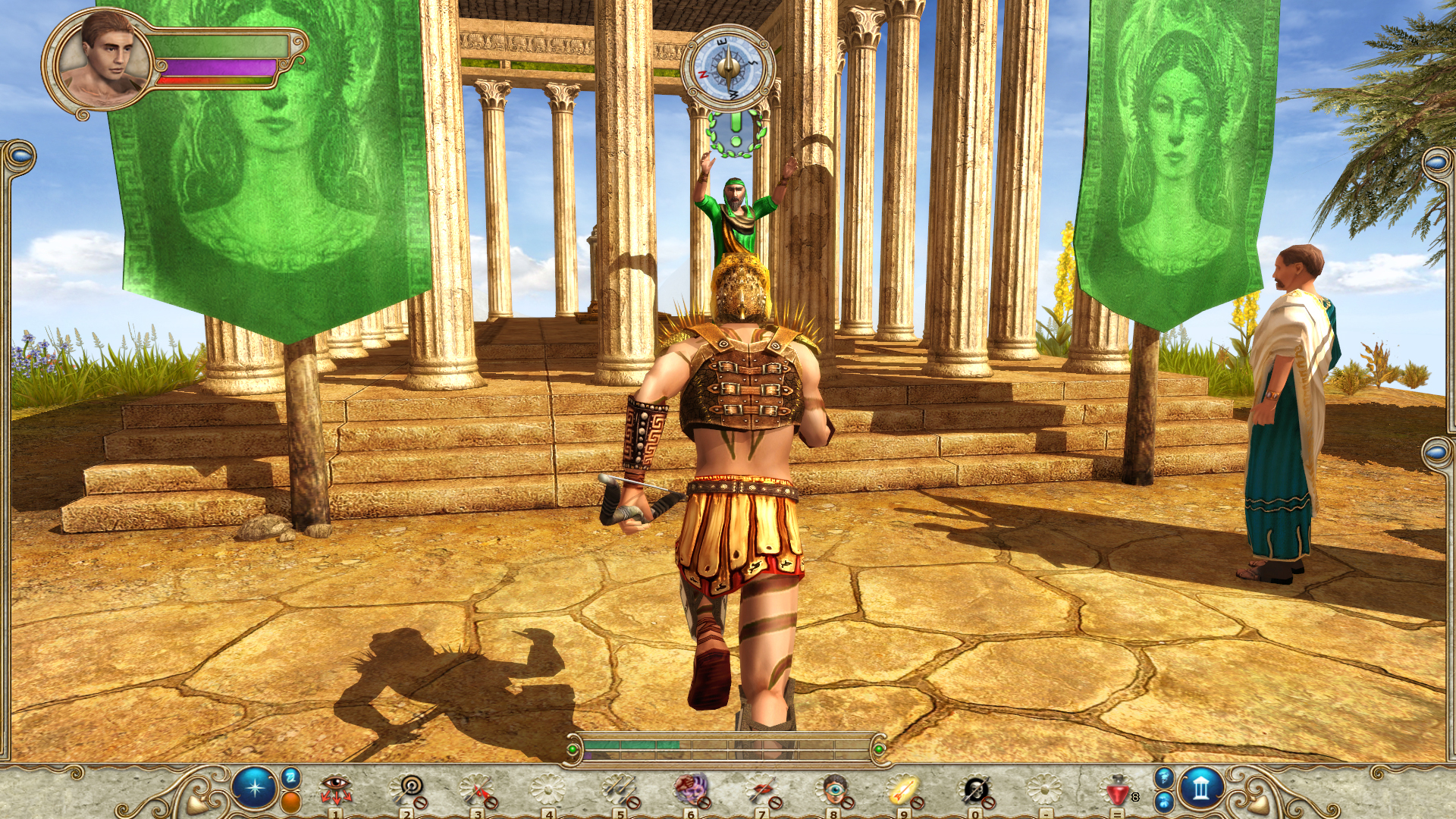Click the green exclamation quest marker
This screenshot has height=819, width=1456.
pyautogui.click(x=734, y=136)
